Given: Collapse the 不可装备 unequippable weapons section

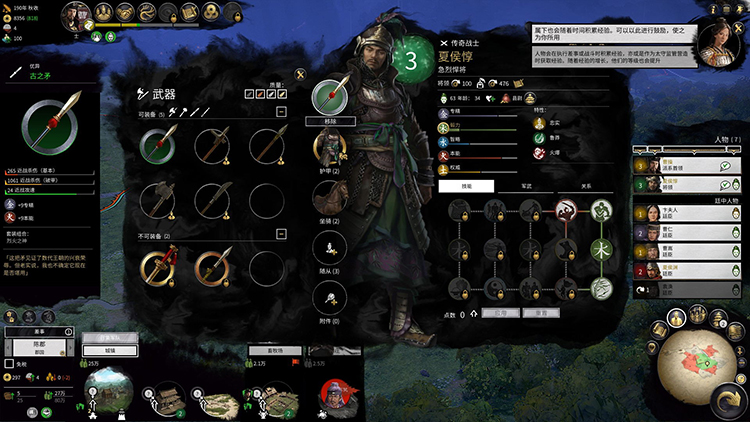Looking at the screenshot, I should pyautogui.click(x=283, y=236).
